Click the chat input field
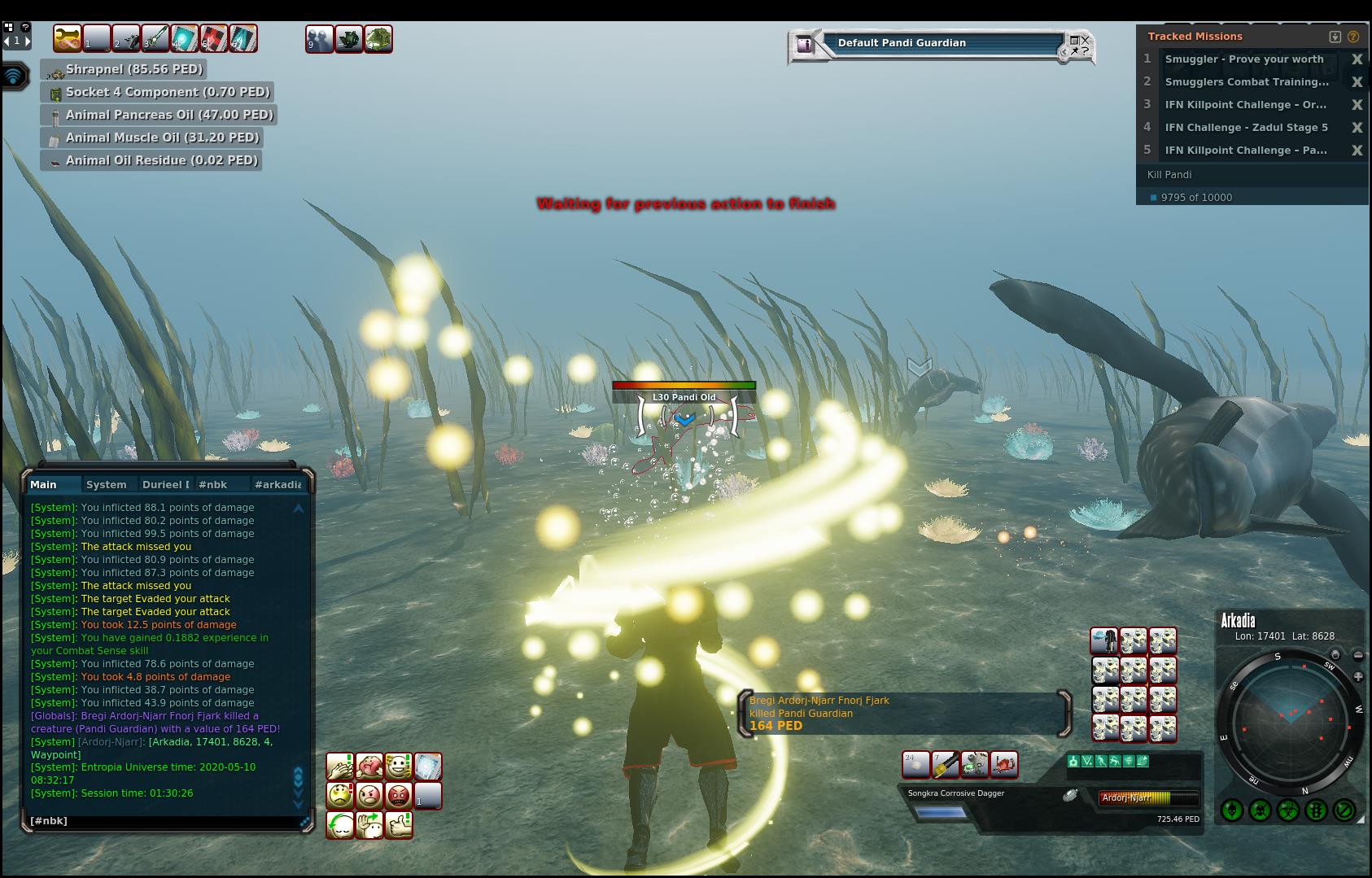 (x=163, y=820)
